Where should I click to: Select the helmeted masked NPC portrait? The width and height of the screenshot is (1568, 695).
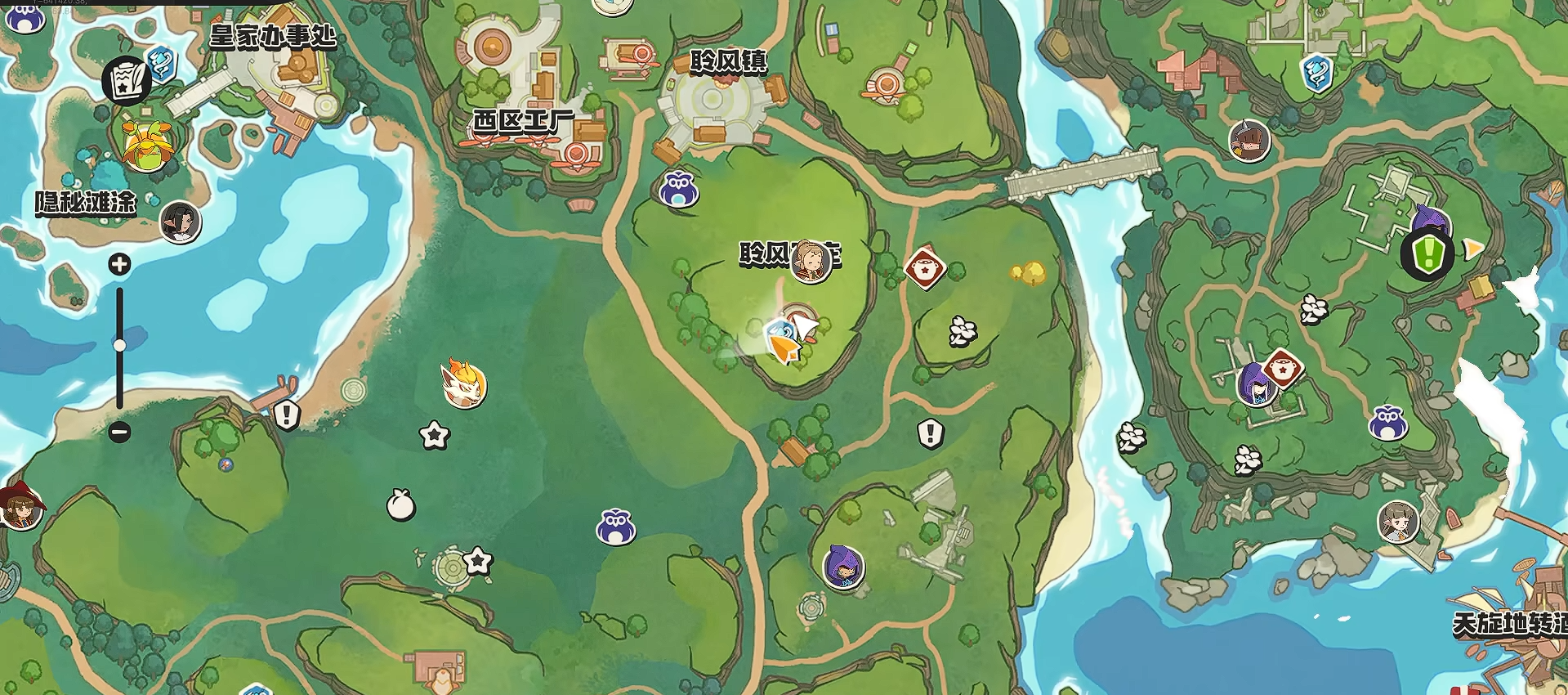click(1249, 141)
